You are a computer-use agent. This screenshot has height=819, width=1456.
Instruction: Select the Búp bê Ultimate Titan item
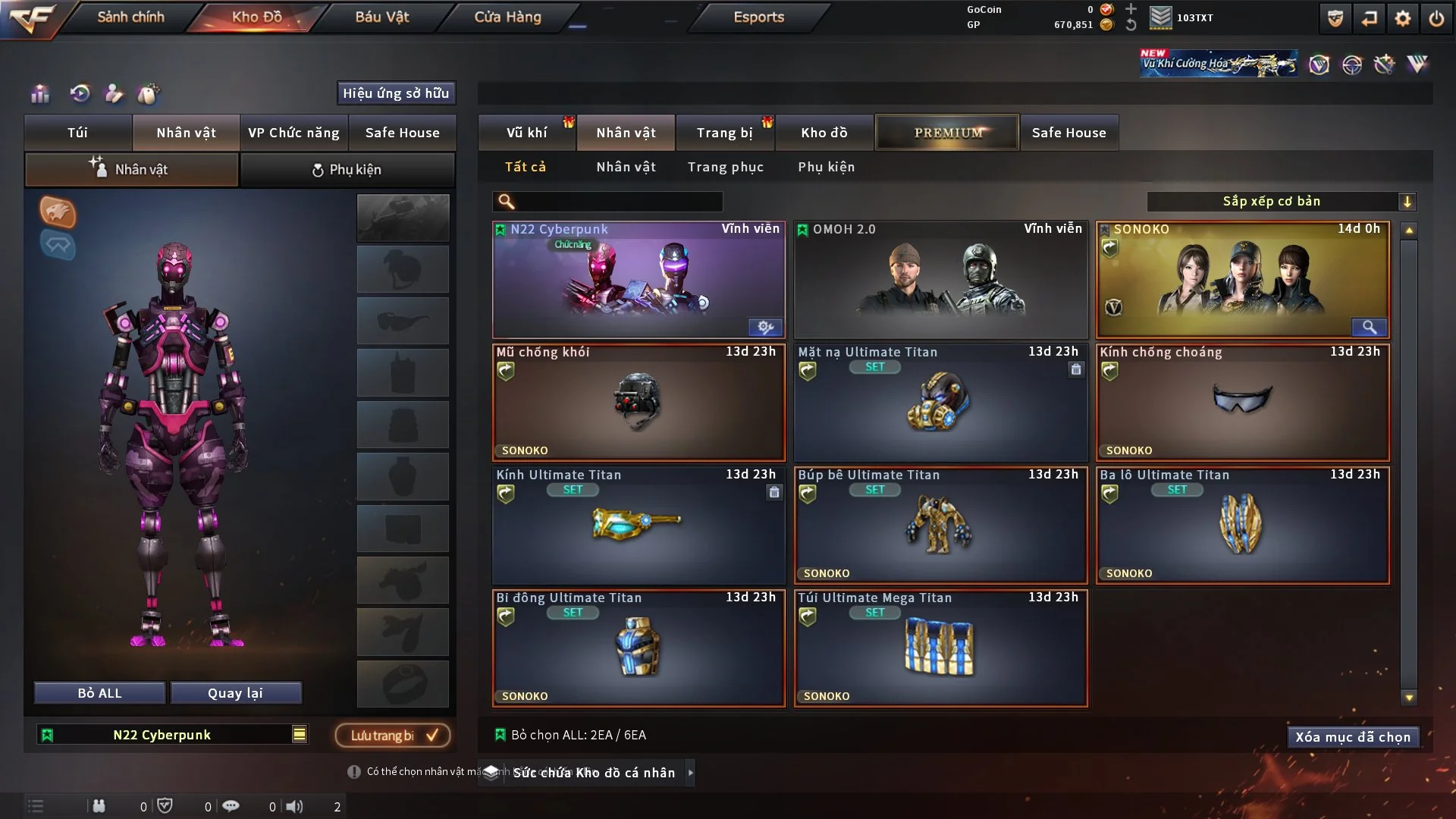(x=940, y=526)
